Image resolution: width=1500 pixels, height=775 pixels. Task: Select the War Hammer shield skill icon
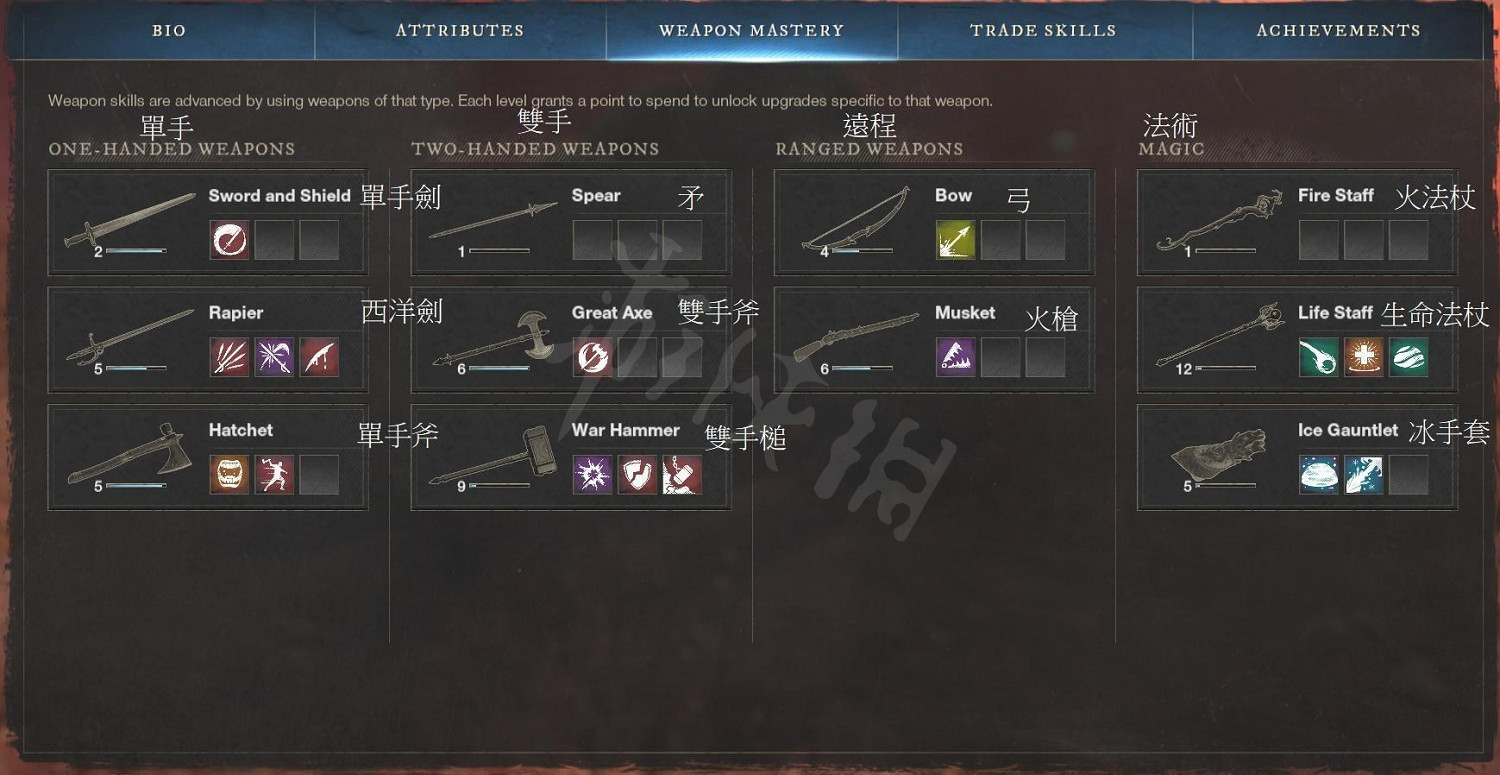pos(638,474)
